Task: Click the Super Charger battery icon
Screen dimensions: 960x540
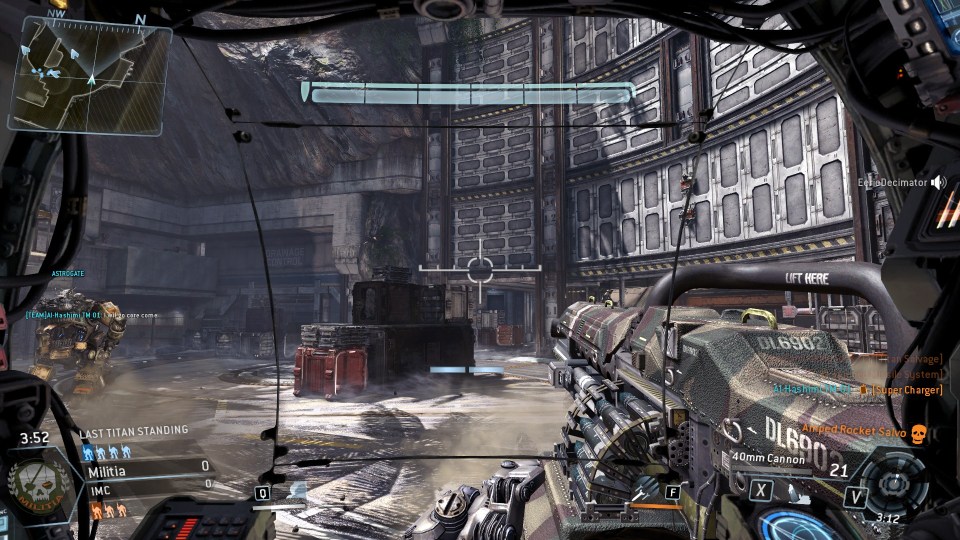Action: 863,389
